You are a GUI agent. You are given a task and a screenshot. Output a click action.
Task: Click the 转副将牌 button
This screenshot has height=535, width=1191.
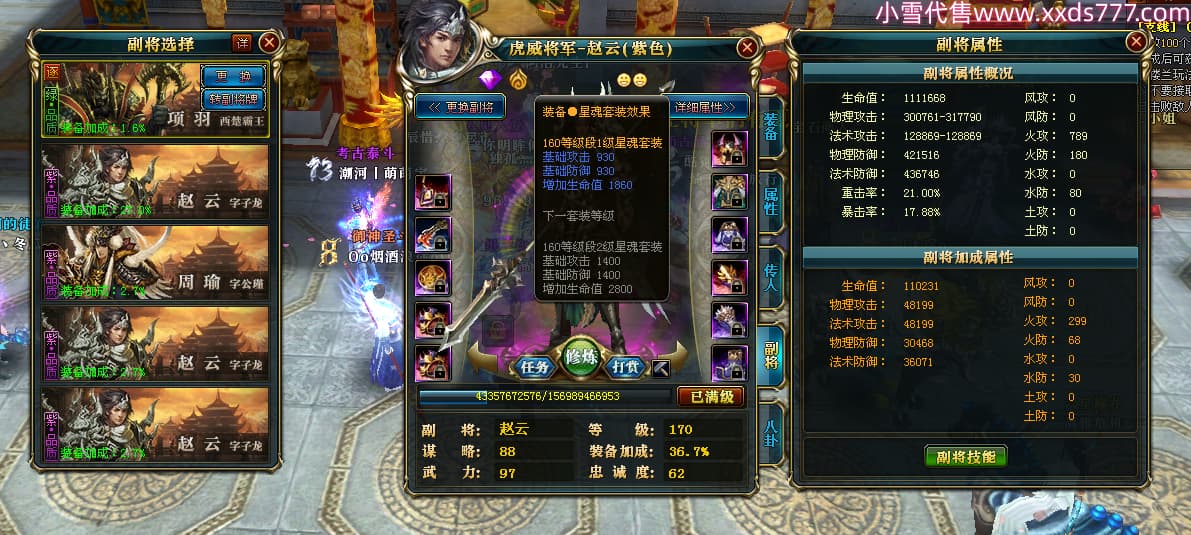click(232, 99)
